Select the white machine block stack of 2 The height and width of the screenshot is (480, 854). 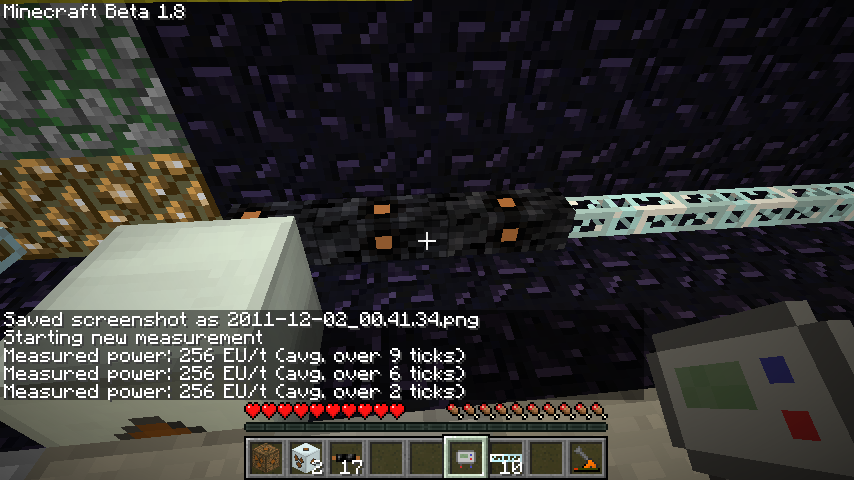pyautogui.click(x=305, y=458)
